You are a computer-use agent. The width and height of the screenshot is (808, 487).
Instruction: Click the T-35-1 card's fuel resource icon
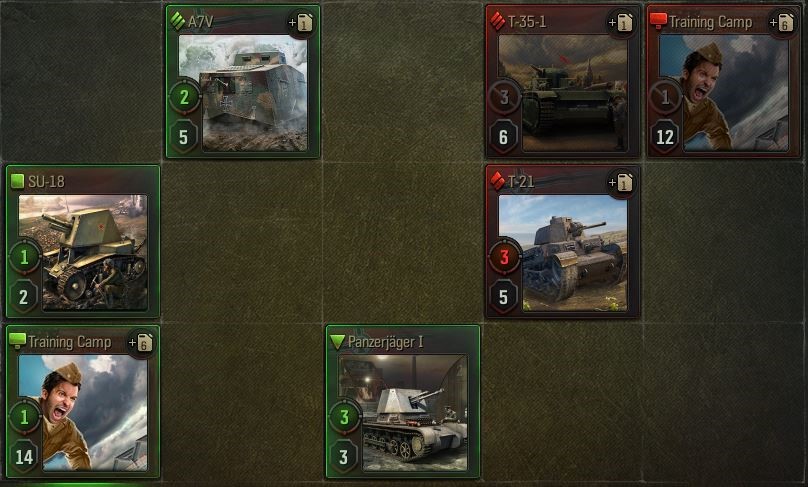click(x=624, y=22)
